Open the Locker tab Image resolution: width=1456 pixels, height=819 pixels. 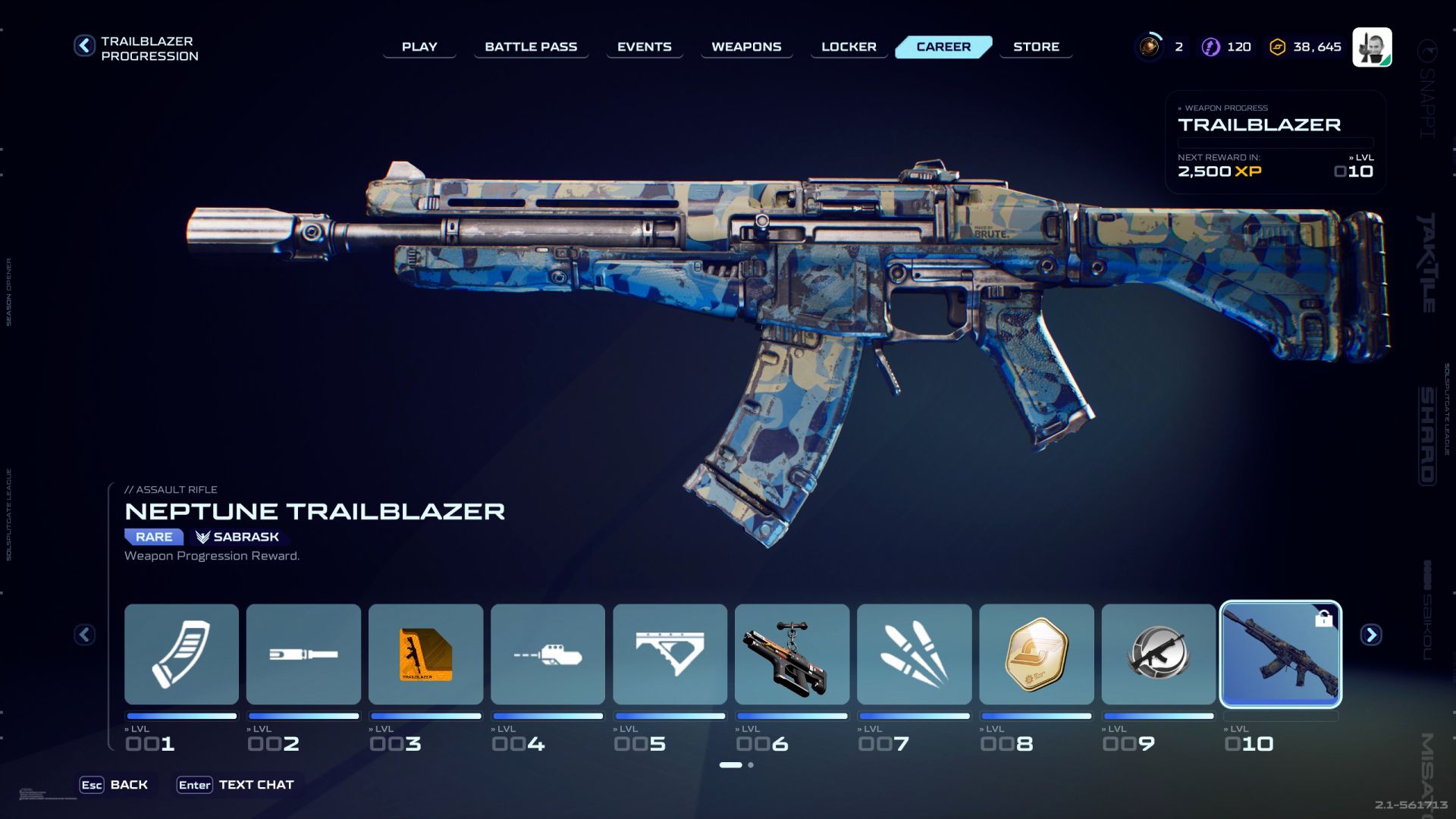849,46
